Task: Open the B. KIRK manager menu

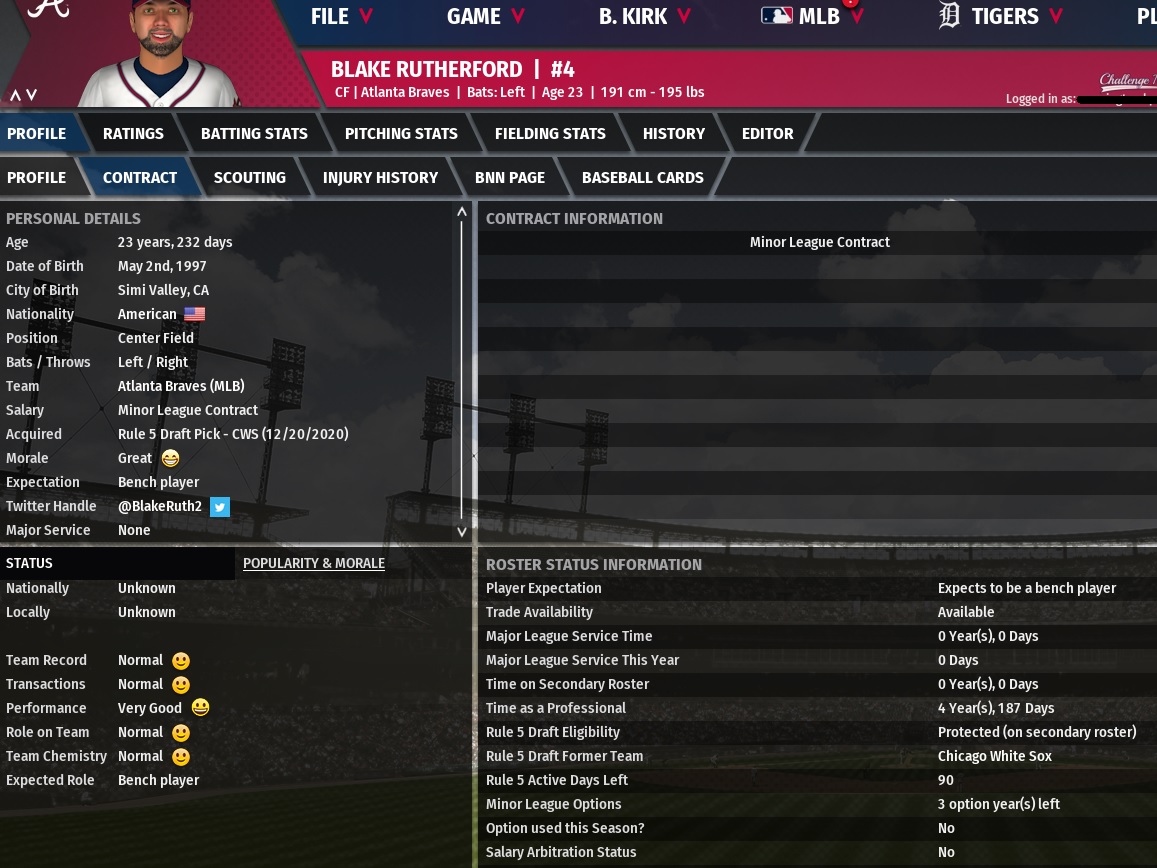Action: coord(644,16)
